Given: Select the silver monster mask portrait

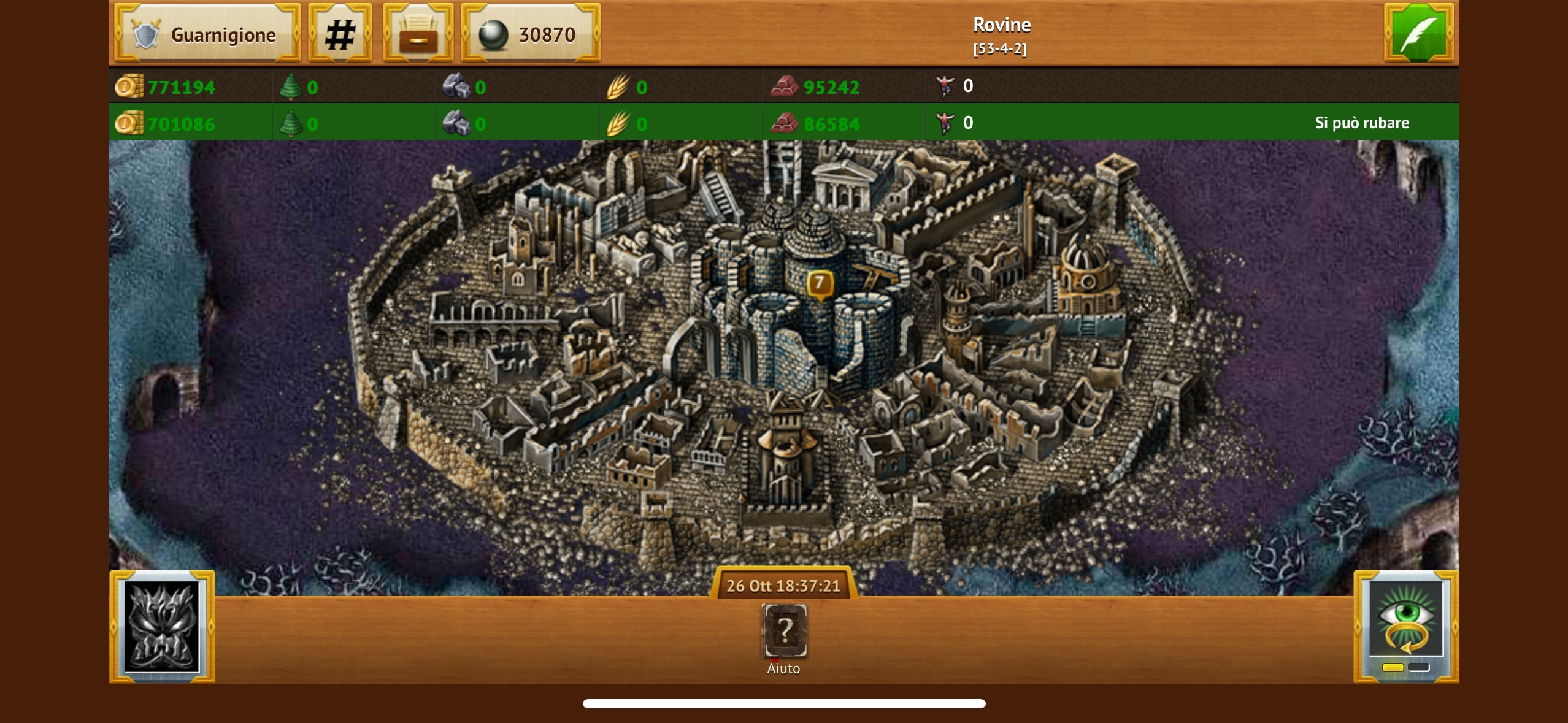Looking at the screenshot, I should 162,627.
